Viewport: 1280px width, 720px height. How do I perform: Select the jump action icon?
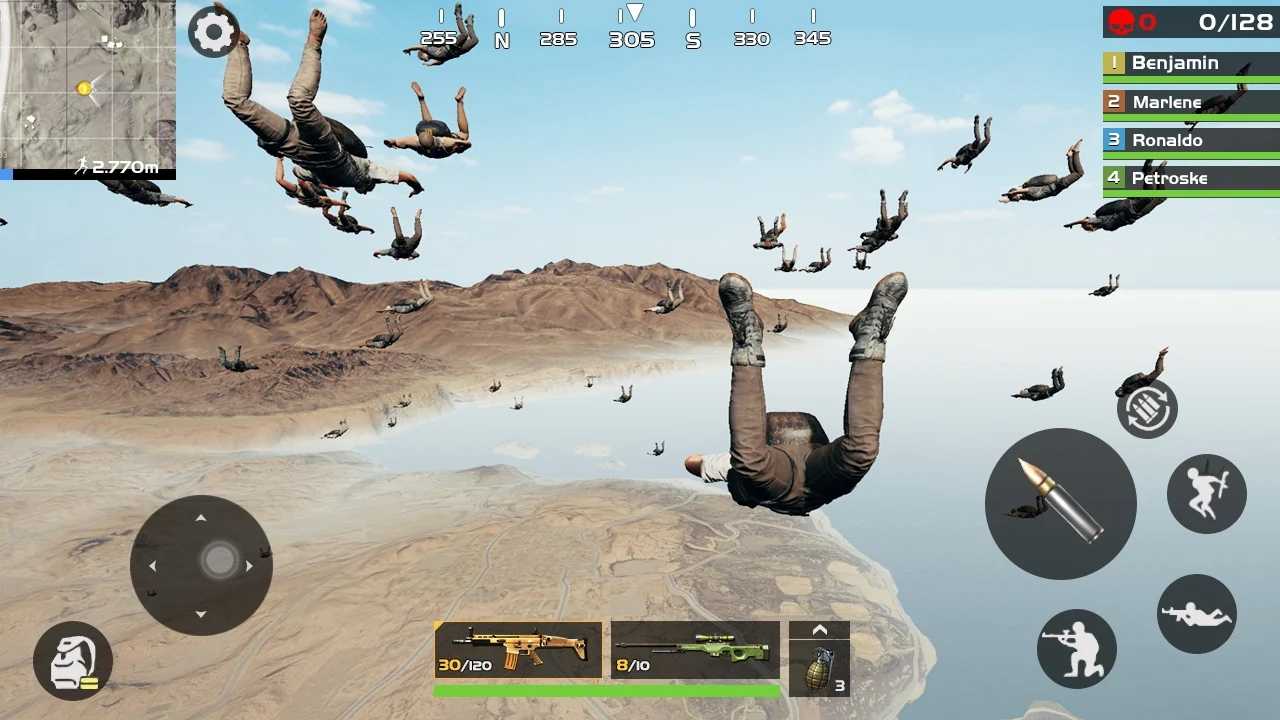tap(1206, 492)
